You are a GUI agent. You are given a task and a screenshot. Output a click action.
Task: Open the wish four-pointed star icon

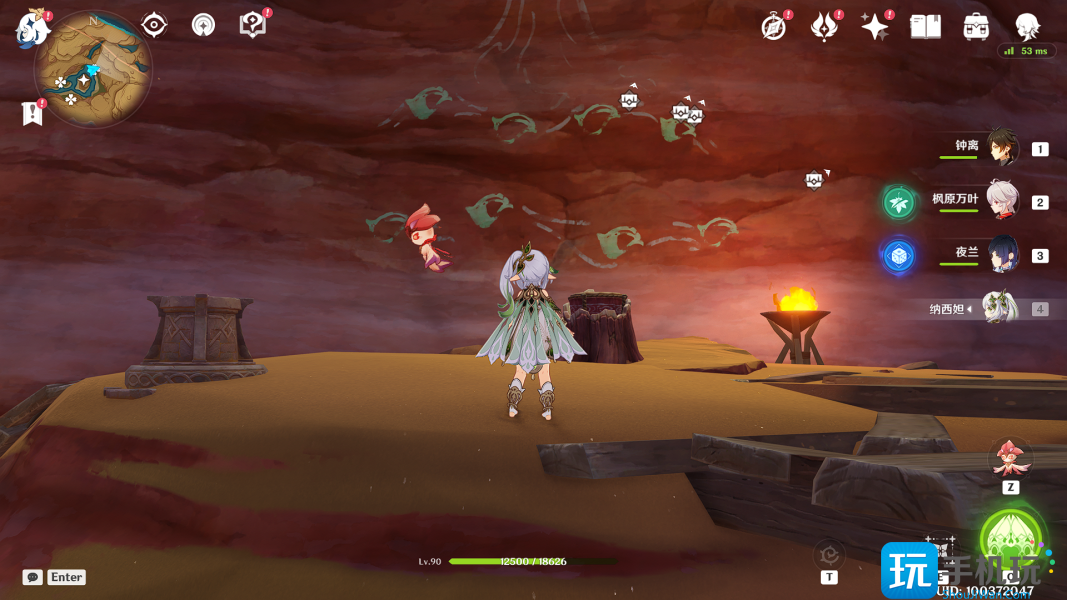pos(875,27)
